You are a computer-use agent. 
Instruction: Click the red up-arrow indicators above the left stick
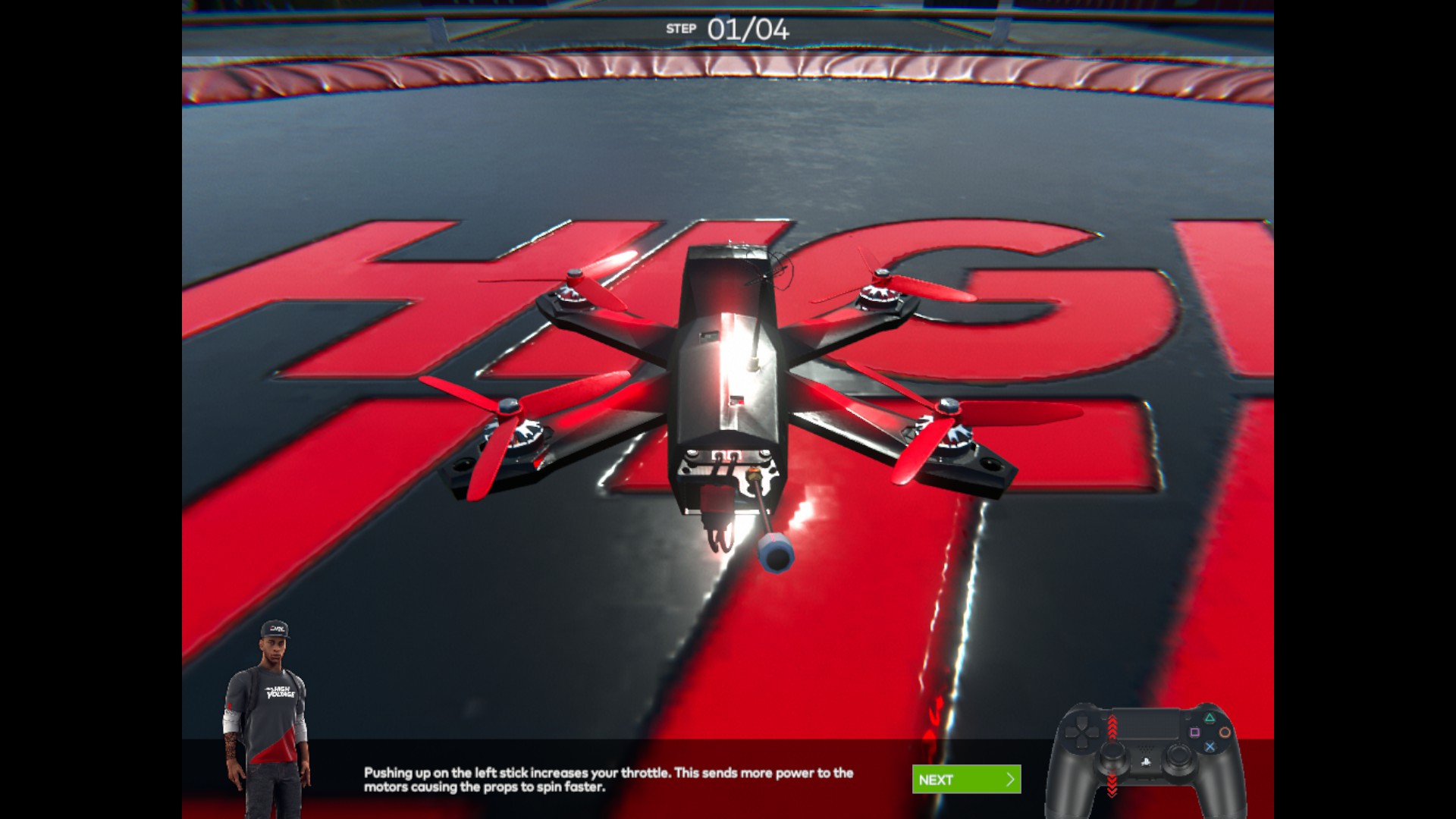1112,725
